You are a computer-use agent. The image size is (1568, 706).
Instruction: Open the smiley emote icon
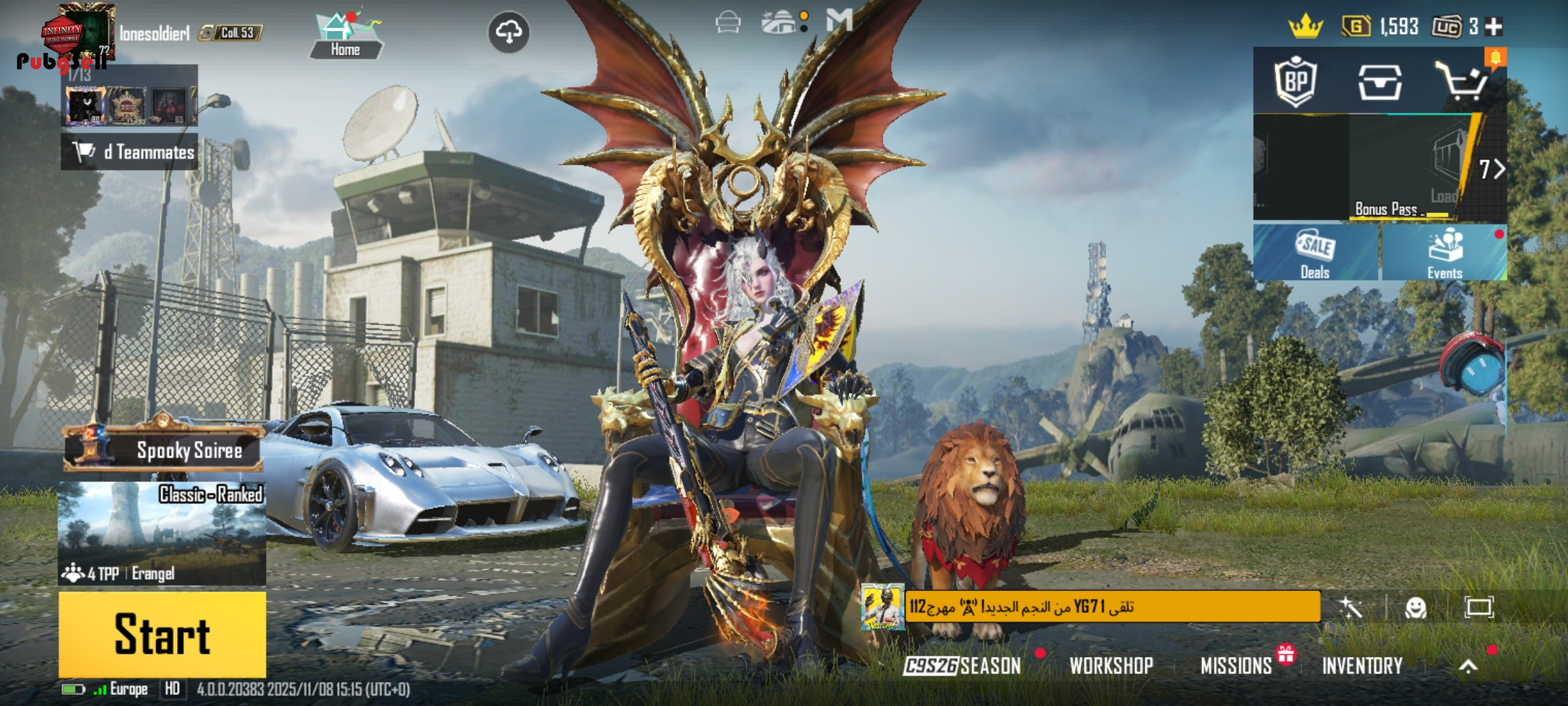pyautogui.click(x=1416, y=608)
